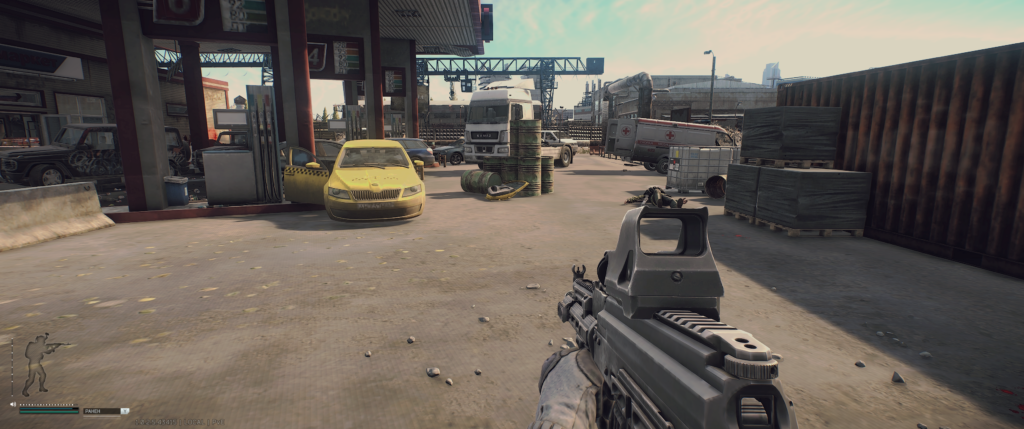Click the speaker noise-level icon

[13, 404]
